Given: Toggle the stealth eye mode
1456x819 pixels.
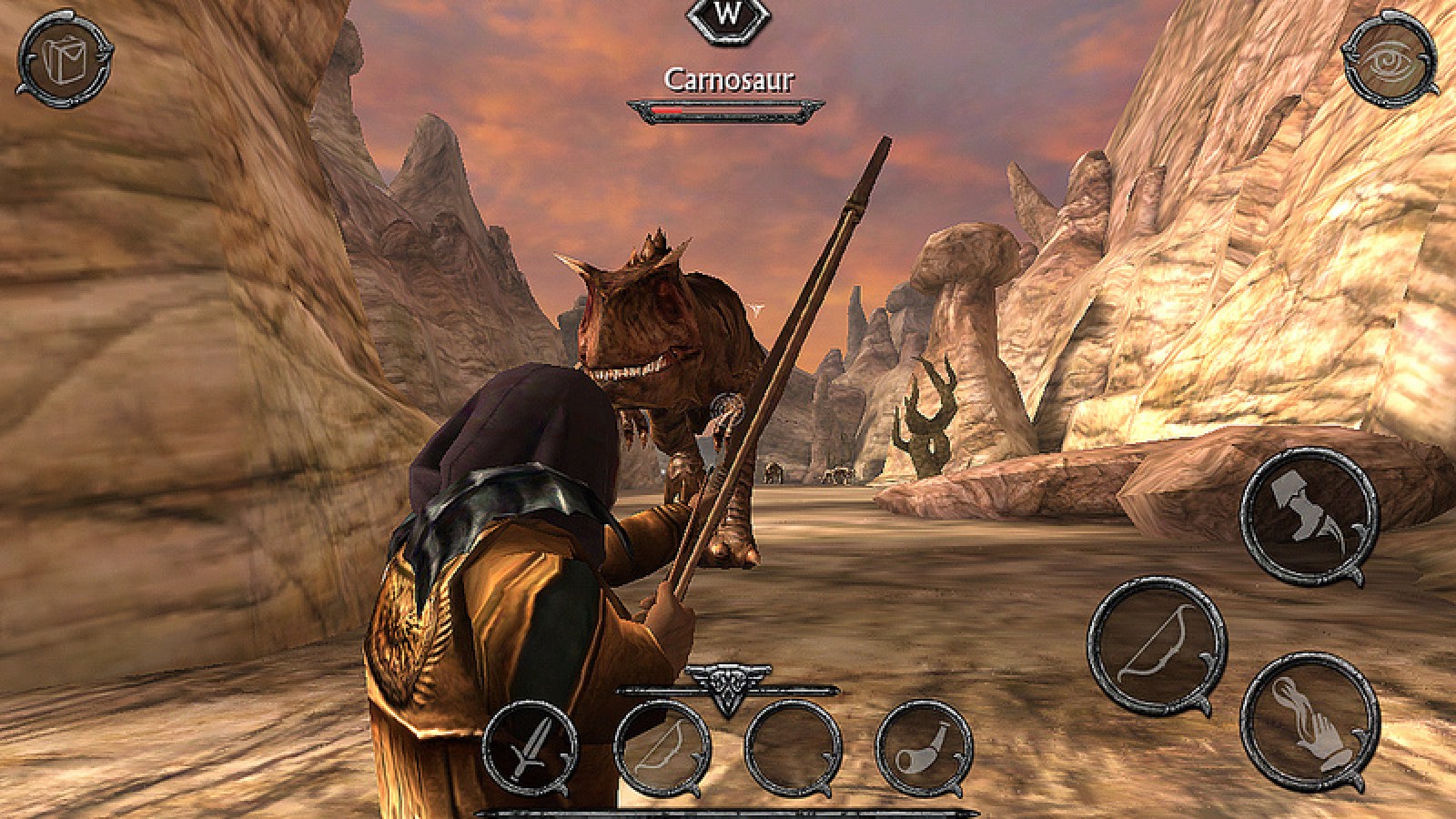Looking at the screenshot, I should (1390, 59).
